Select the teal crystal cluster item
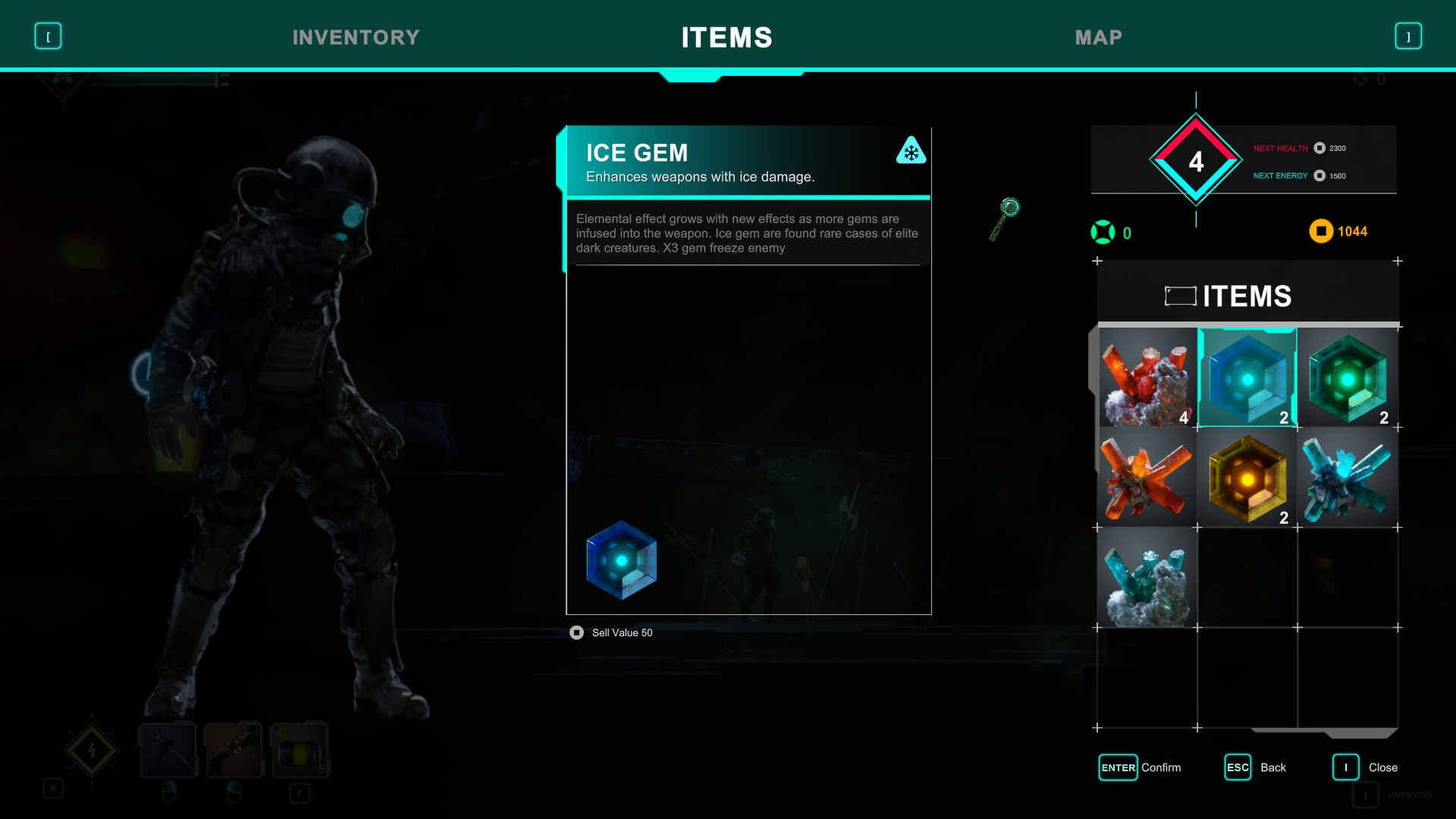The image size is (1456, 819). pos(1147,578)
